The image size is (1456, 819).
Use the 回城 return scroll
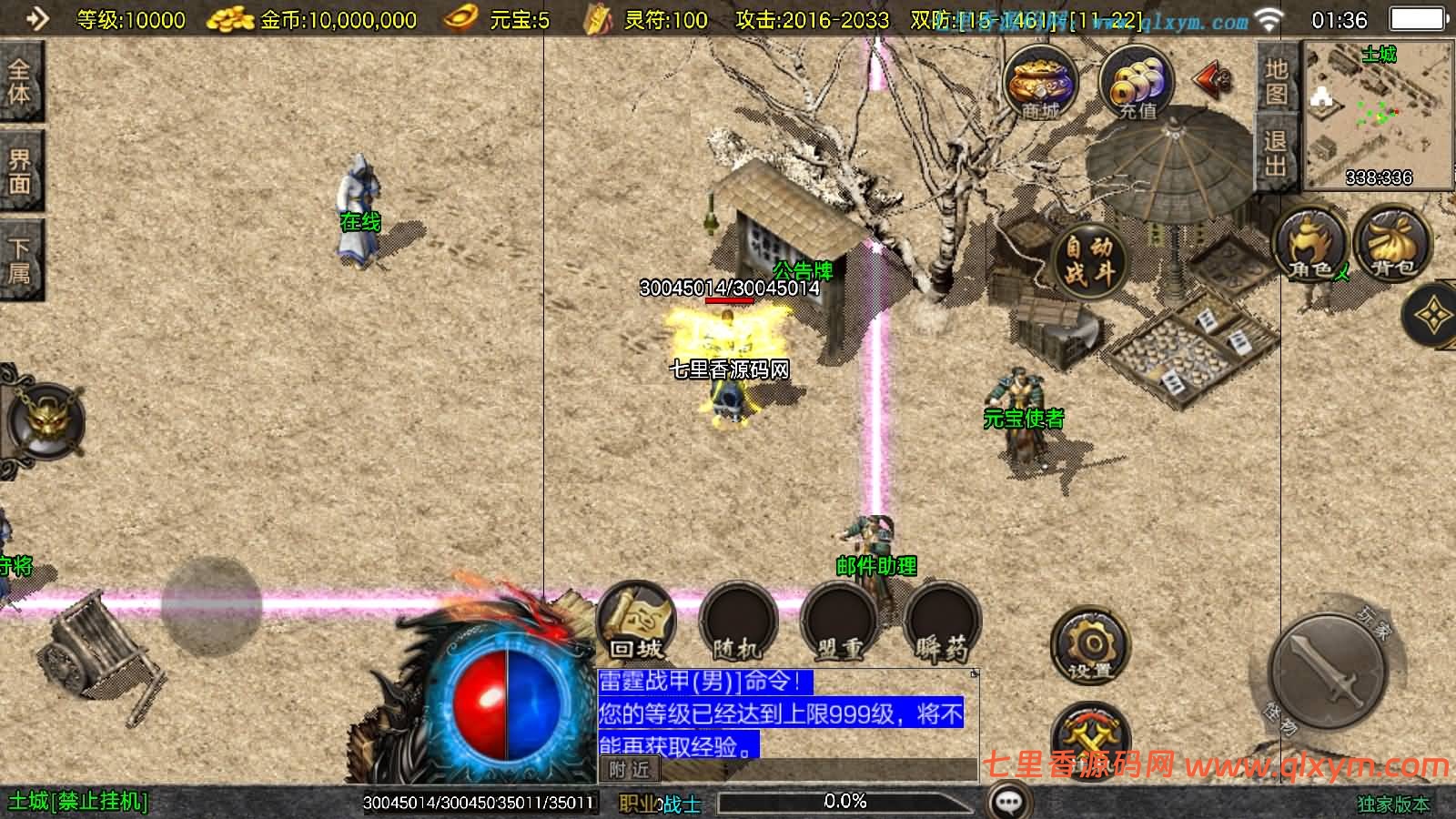coord(636,622)
